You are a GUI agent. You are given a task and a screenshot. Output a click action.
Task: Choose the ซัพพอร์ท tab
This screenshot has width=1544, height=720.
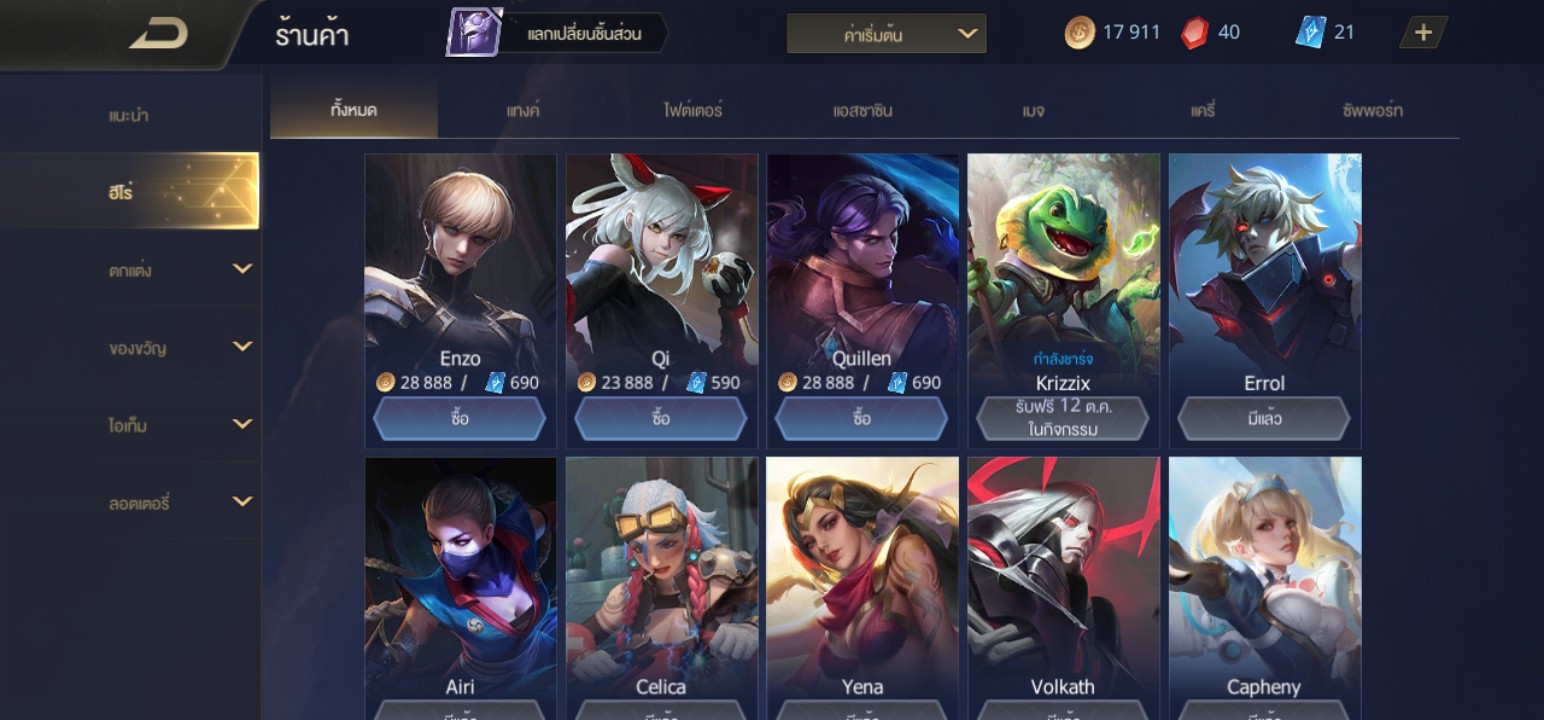pyautogui.click(x=1372, y=111)
